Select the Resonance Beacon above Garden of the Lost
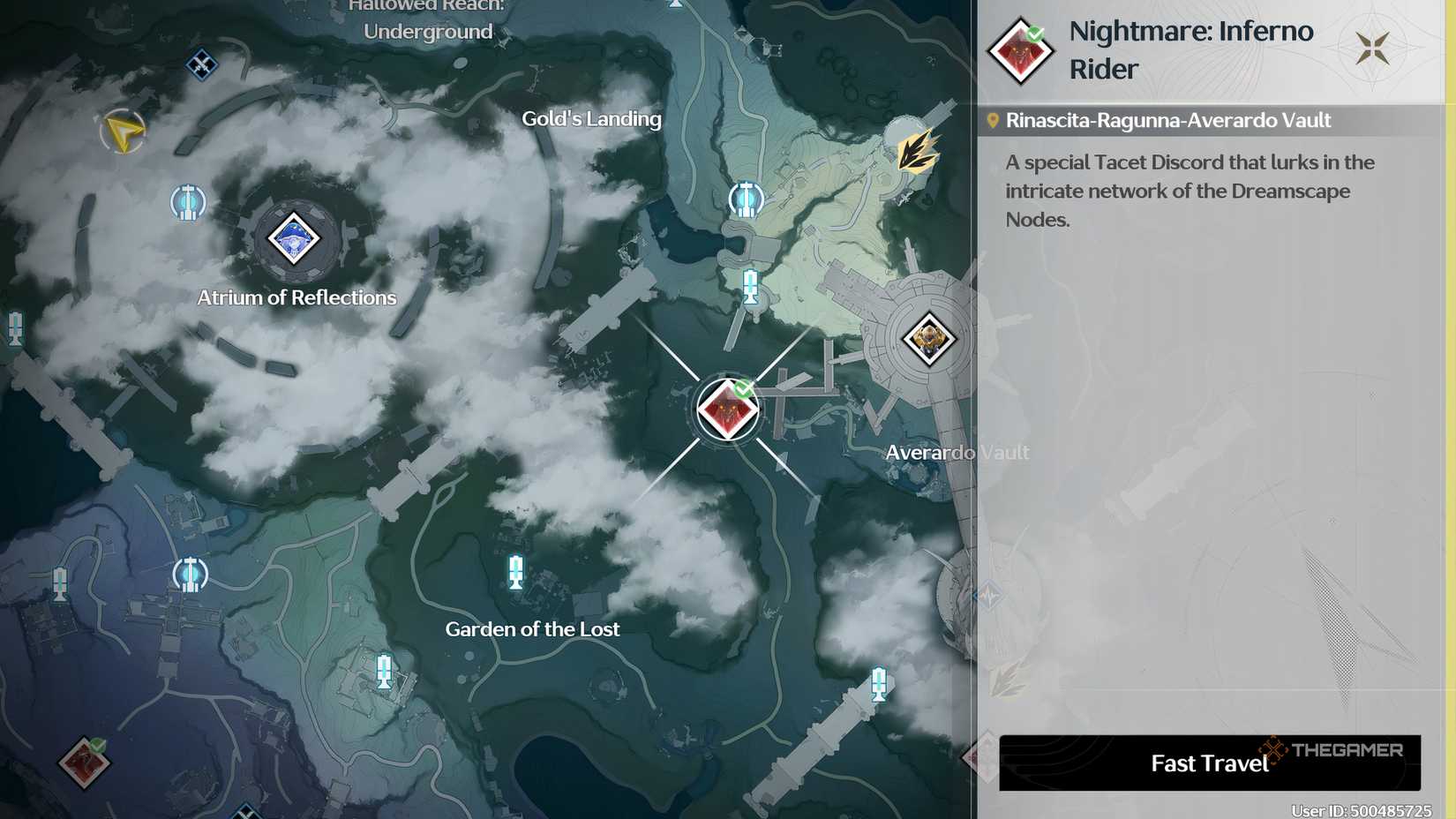1456x819 pixels. 514,573
